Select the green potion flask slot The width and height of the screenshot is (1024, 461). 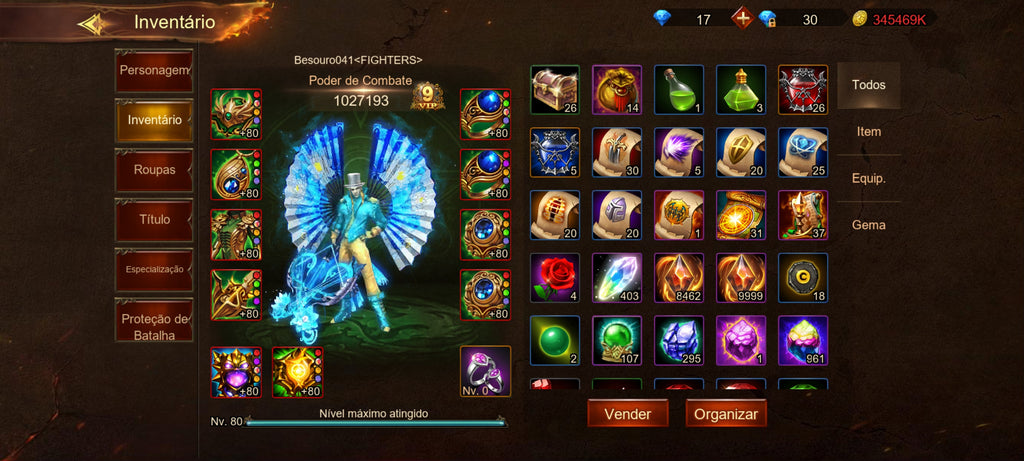679,90
